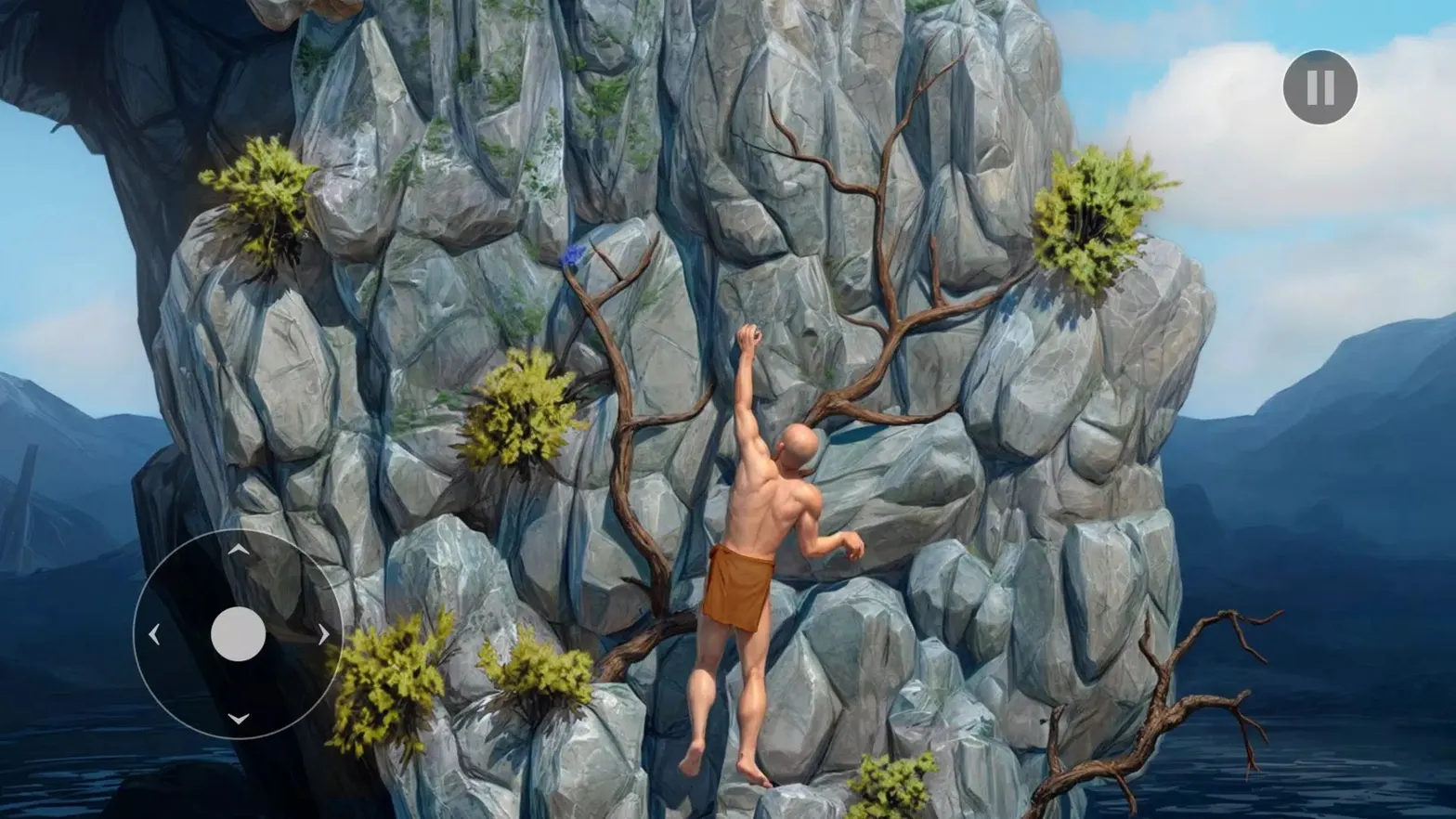
Task: Tap the purple flower on the cliff
Action: coord(570,255)
